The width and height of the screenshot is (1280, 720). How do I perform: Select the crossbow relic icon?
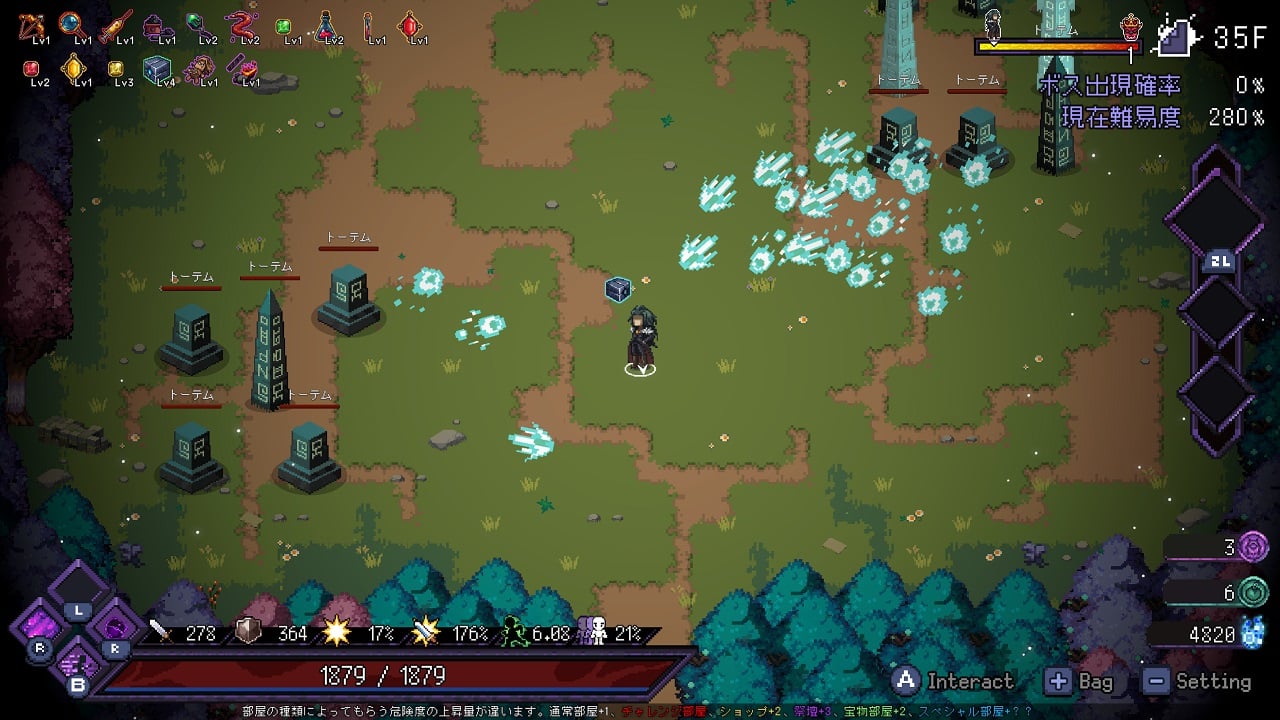point(30,24)
